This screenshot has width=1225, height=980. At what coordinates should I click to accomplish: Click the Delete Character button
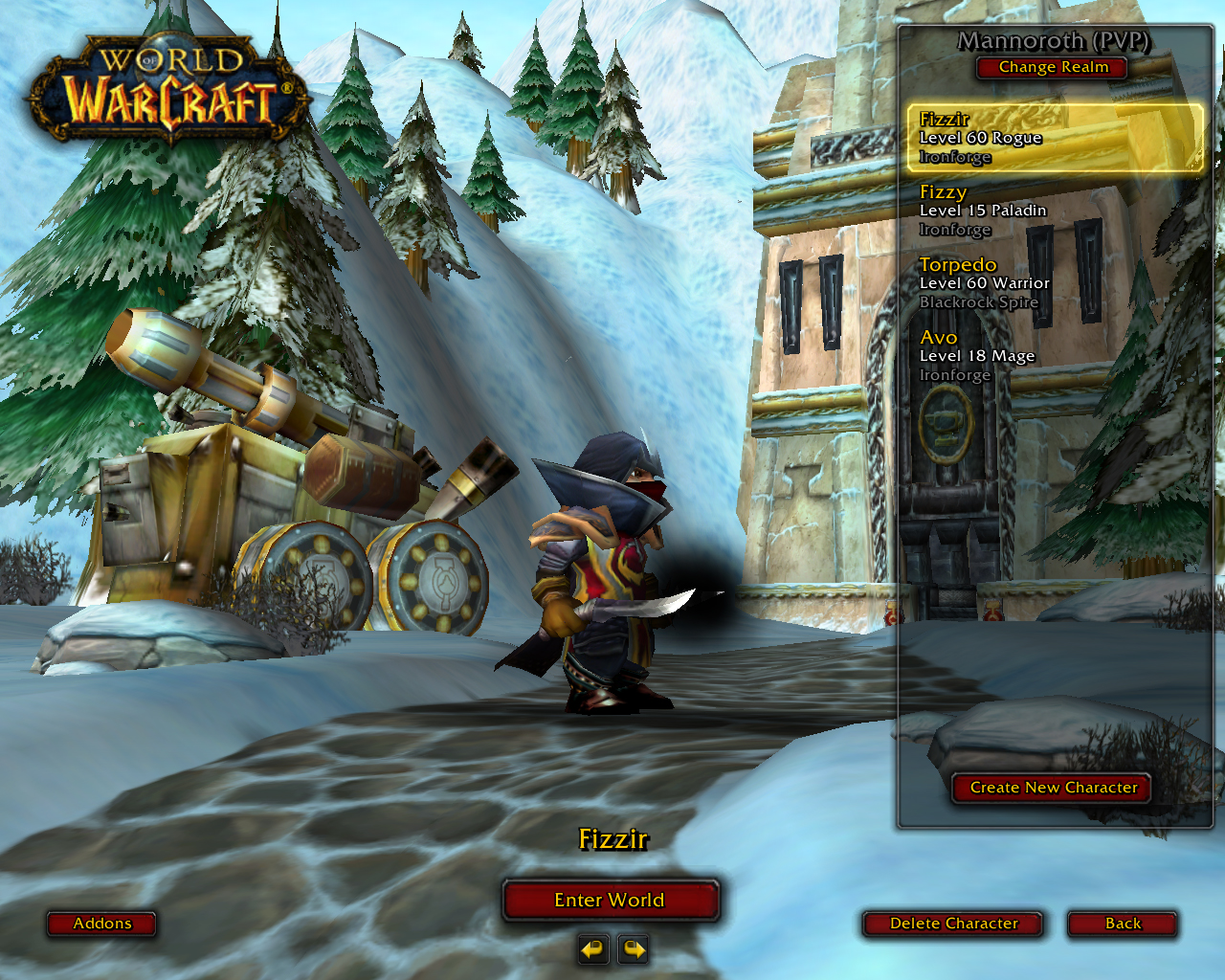click(x=953, y=924)
